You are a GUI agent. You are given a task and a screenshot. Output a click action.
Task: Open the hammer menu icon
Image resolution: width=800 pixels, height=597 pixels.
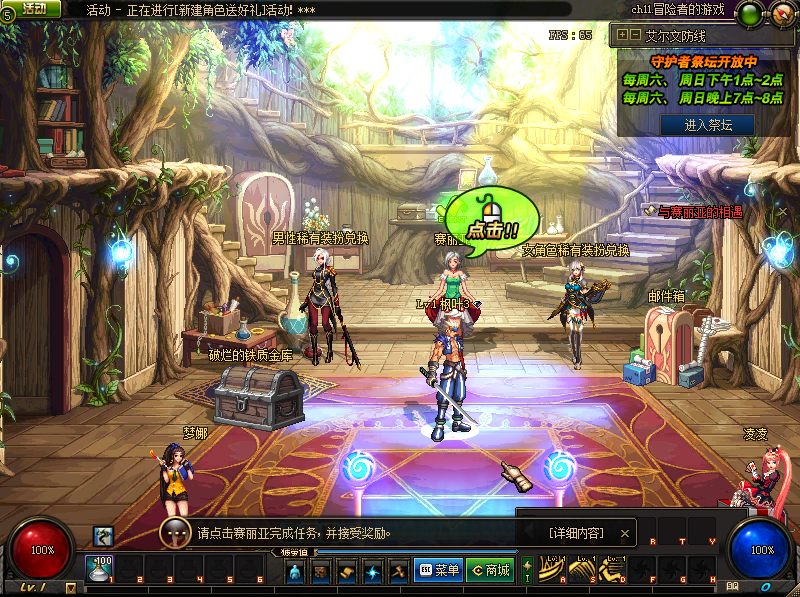pos(398,571)
